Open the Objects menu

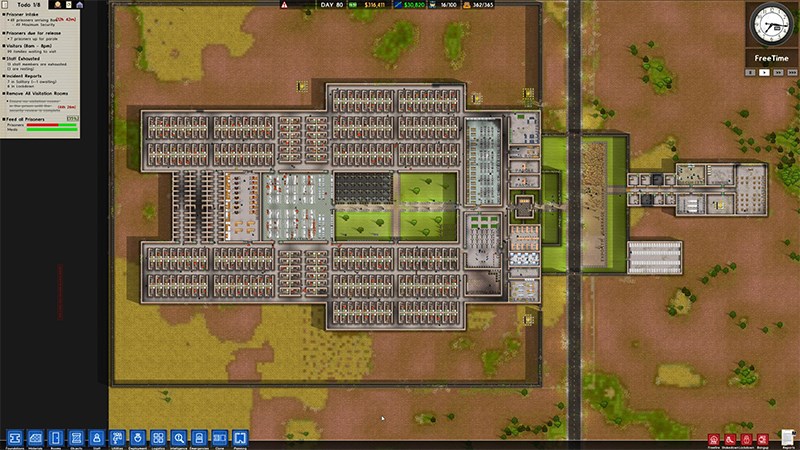click(x=76, y=437)
